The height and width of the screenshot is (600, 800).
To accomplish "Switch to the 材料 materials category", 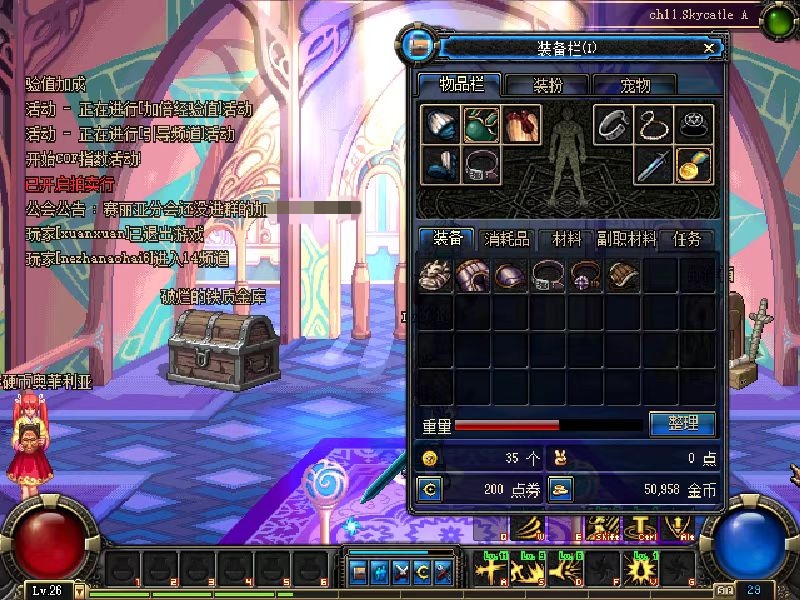I will pos(567,239).
